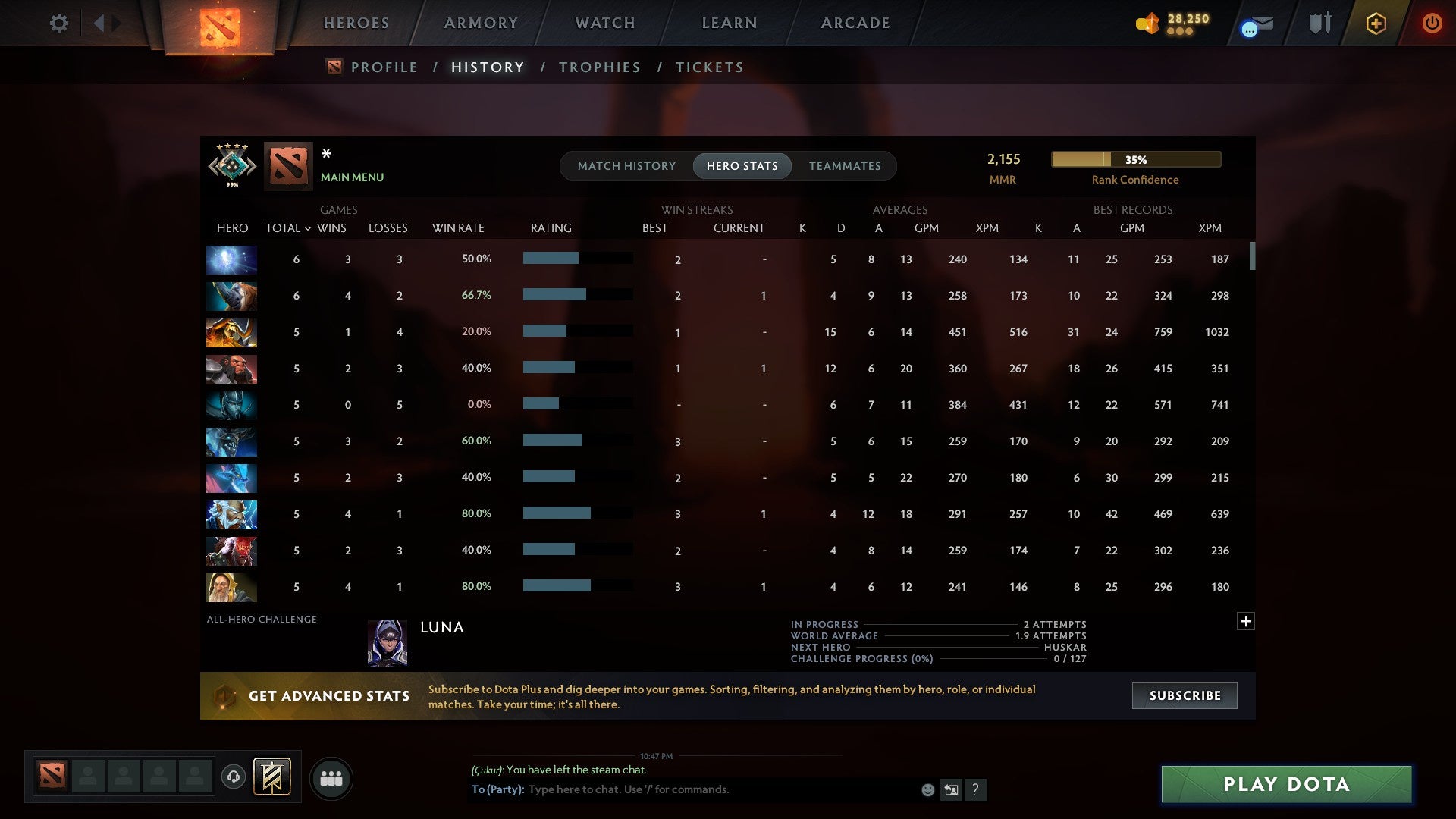
Task: Click the Rank Confidence progress bar
Action: pos(1135,159)
